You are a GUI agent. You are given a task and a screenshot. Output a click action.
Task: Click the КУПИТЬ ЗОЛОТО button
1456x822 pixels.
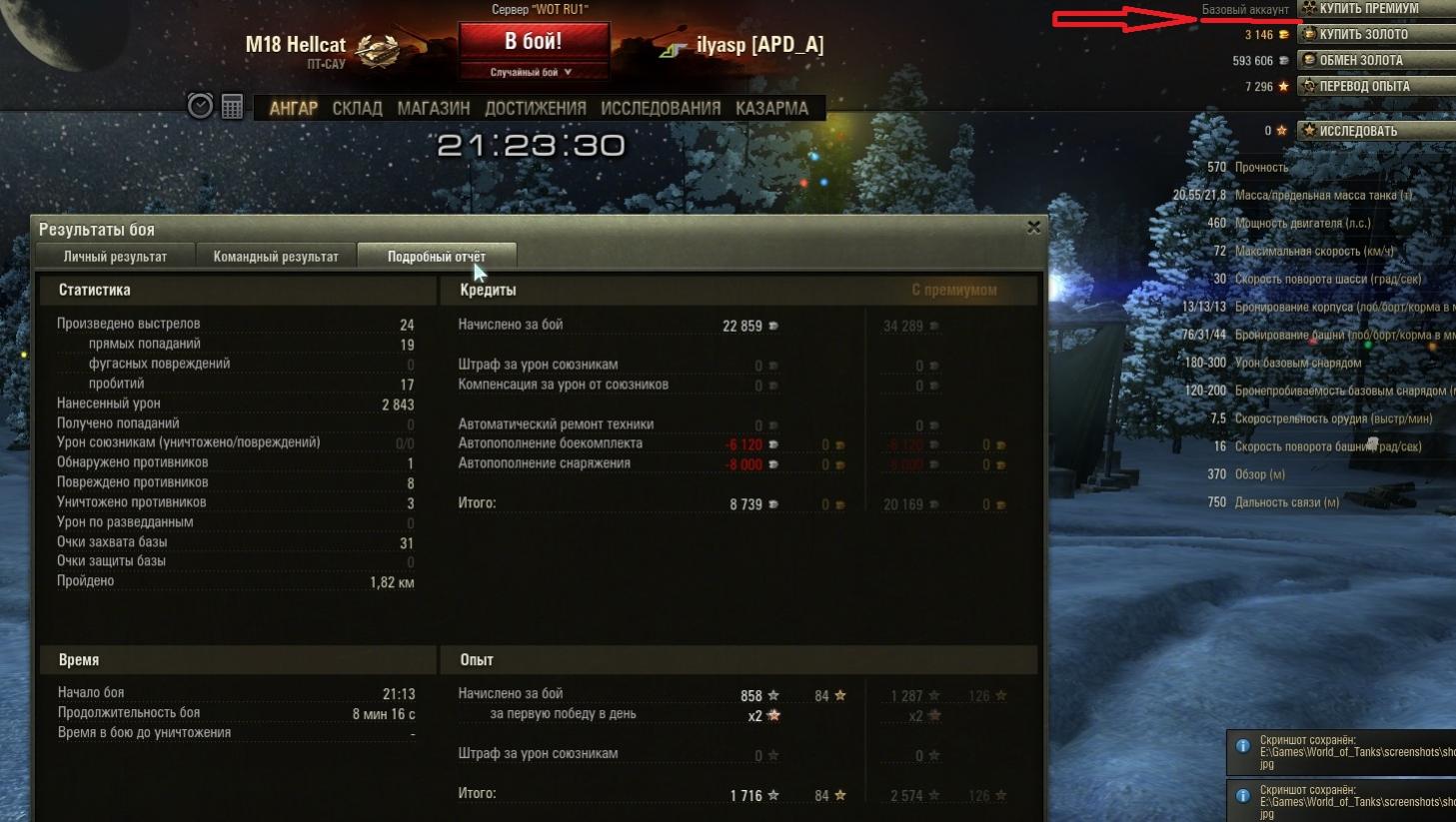[1375, 34]
